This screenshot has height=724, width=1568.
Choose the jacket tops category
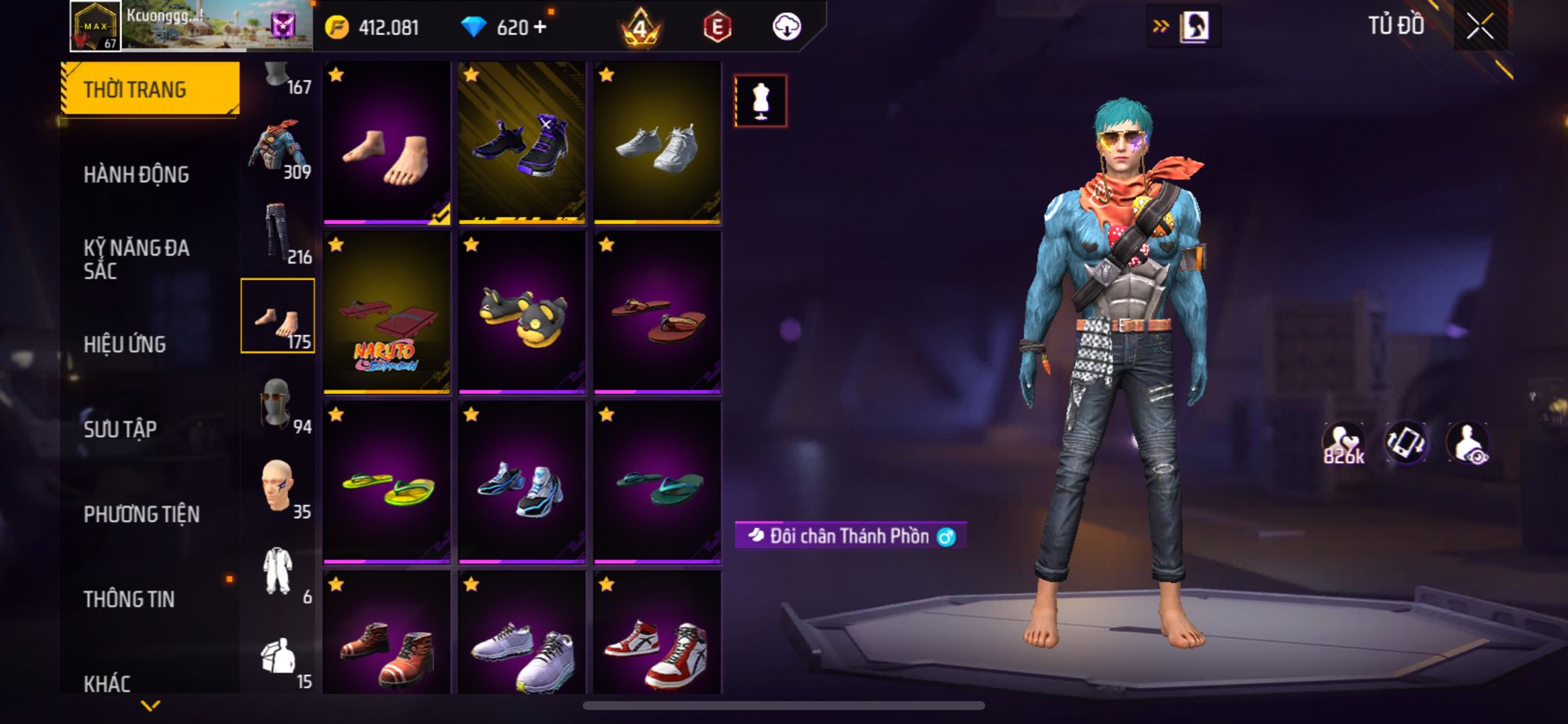pyautogui.click(x=278, y=149)
